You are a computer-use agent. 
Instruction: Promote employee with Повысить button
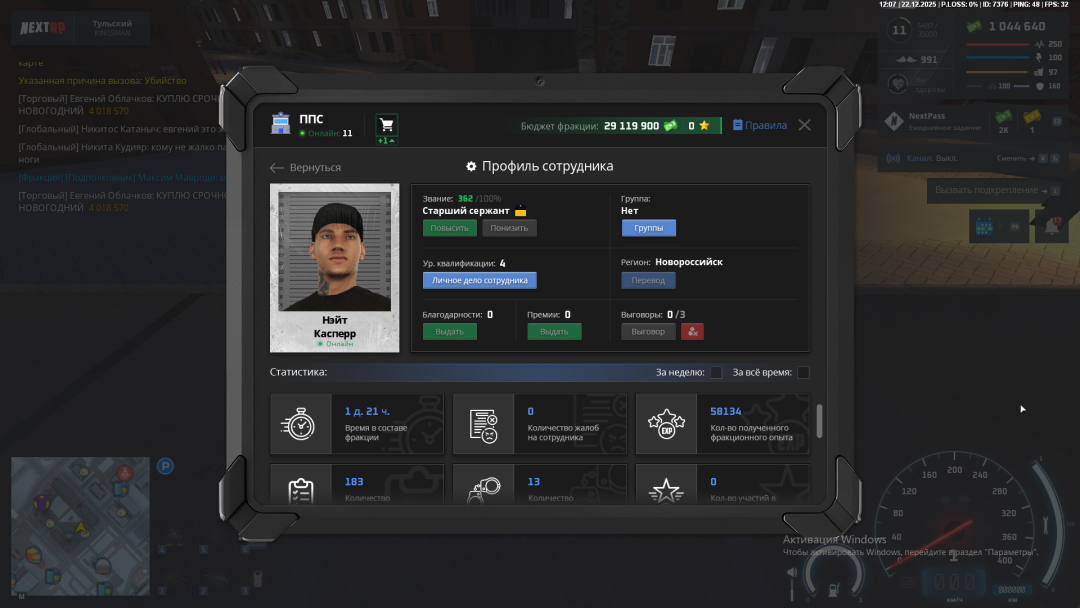[x=449, y=228]
